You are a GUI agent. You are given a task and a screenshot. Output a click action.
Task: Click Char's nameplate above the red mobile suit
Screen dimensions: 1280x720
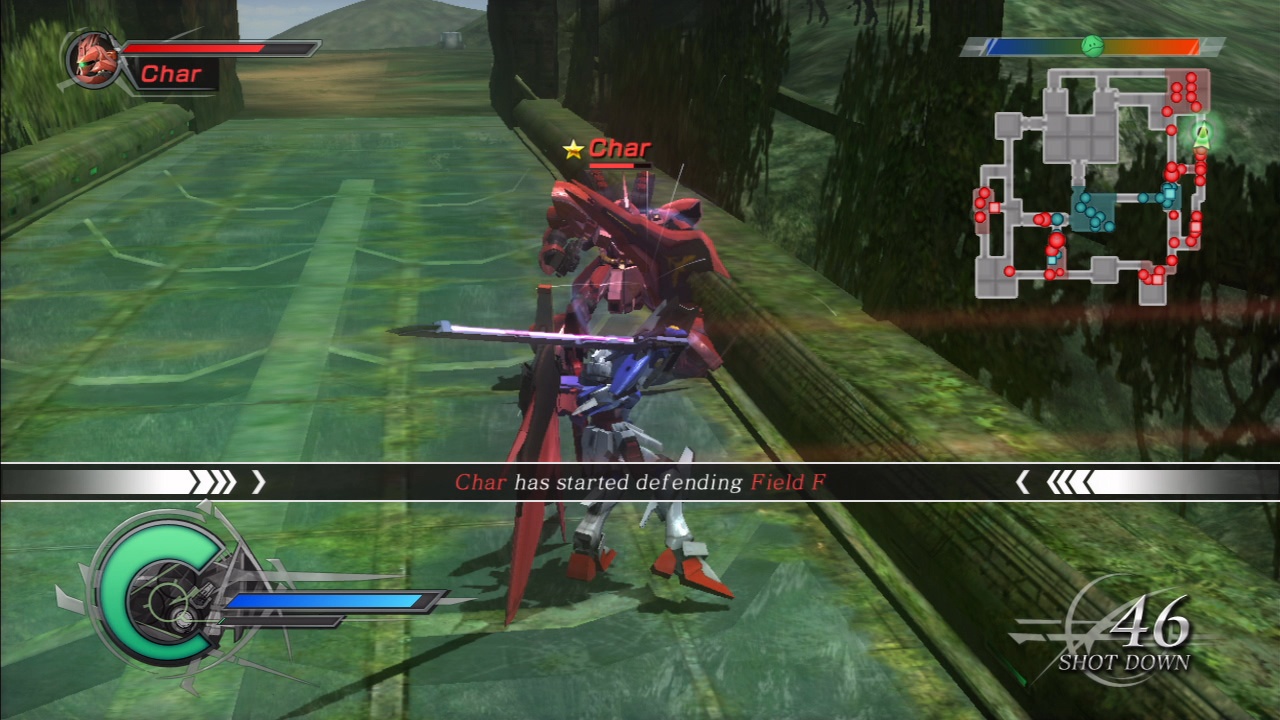tap(620, 148)
